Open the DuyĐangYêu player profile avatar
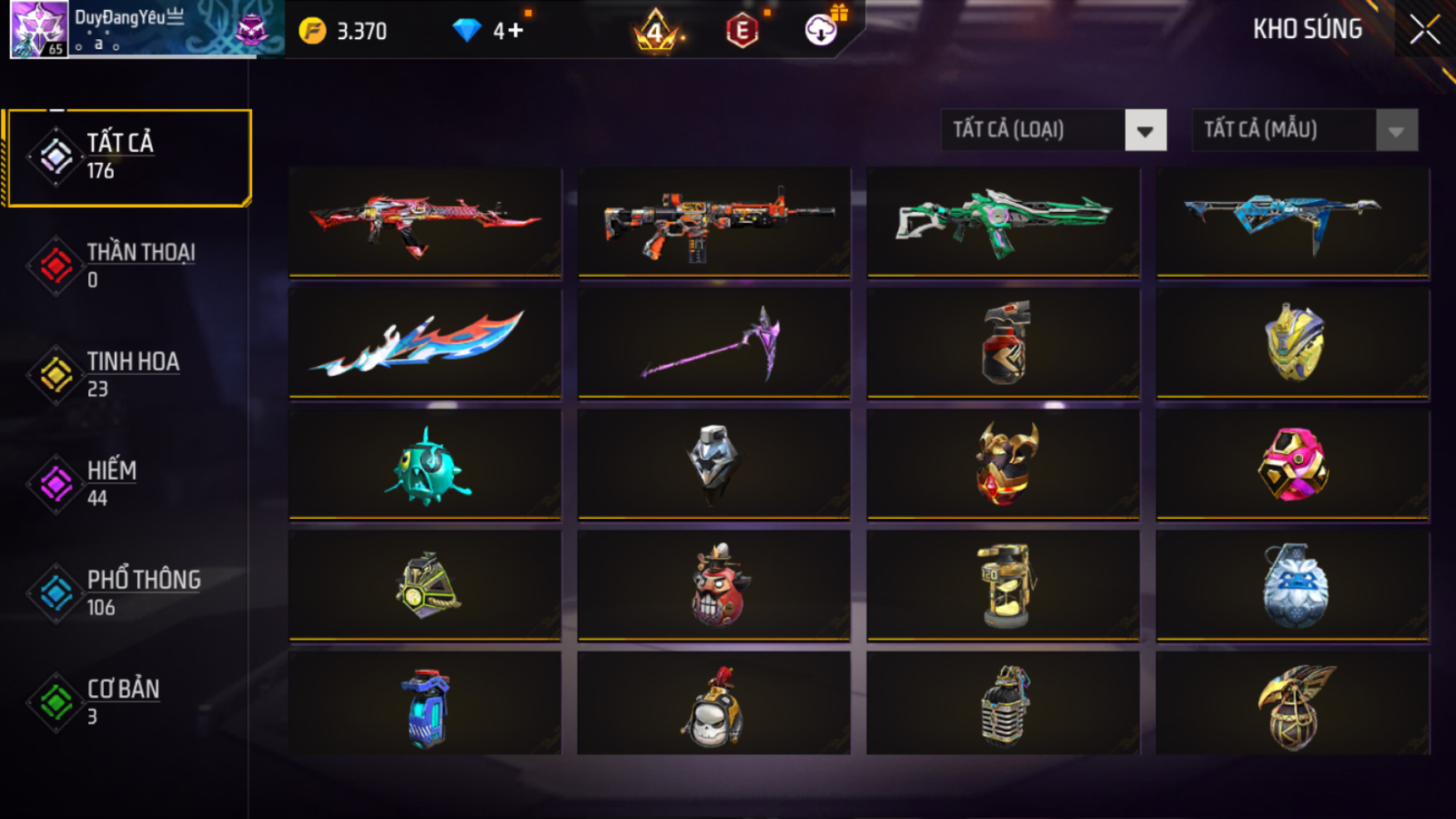Screen dimensions: 1456x819 click(x=38, y=29)
